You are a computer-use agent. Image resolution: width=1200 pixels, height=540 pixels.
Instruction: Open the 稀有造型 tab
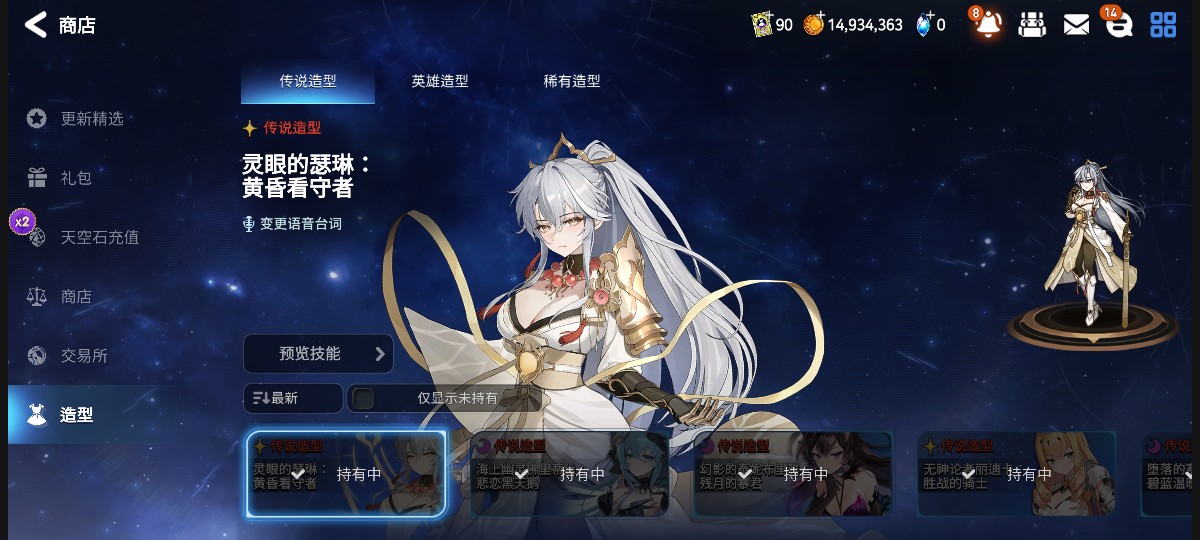click(572, 82)
